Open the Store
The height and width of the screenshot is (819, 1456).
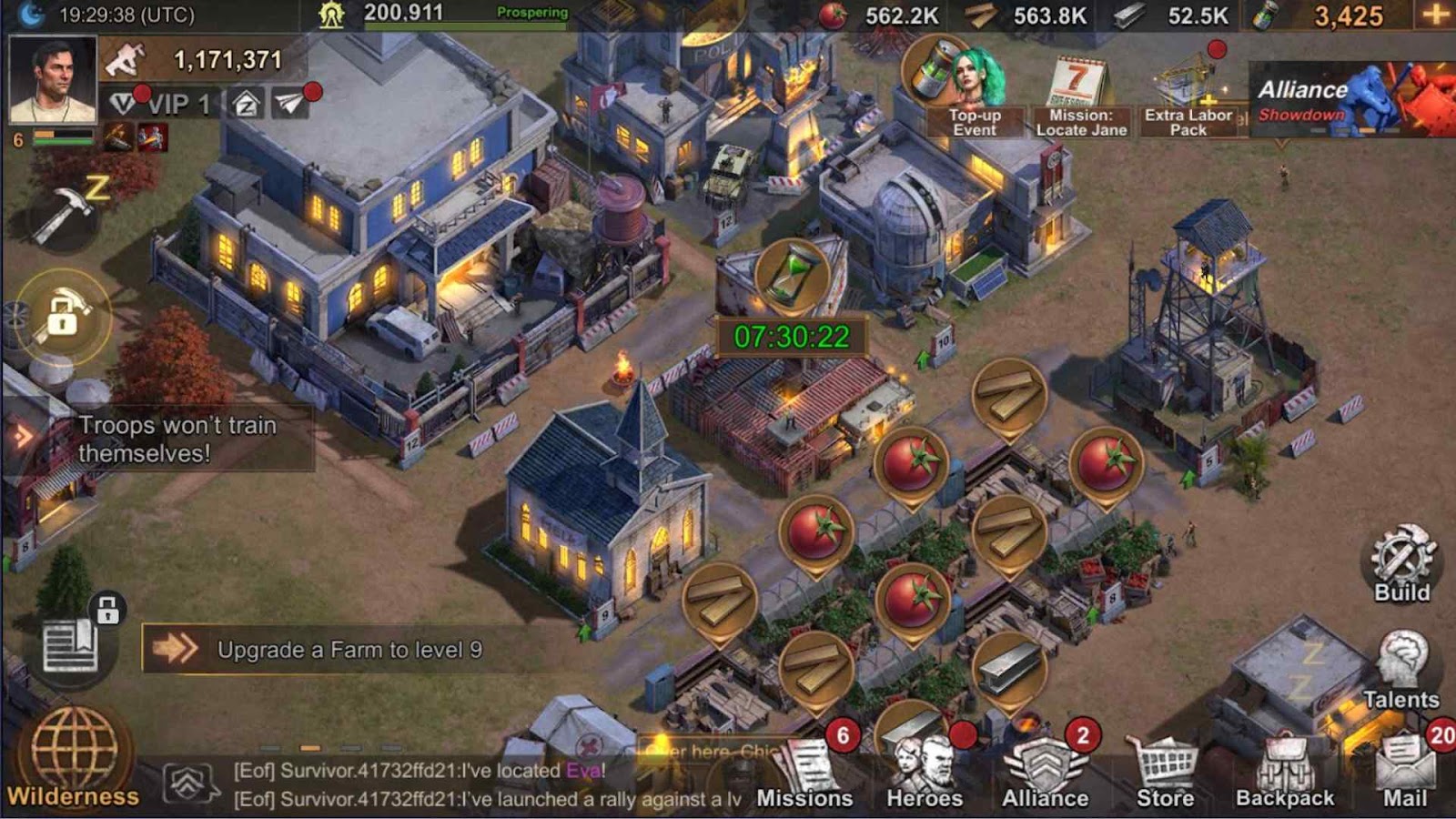(1165, 773)
